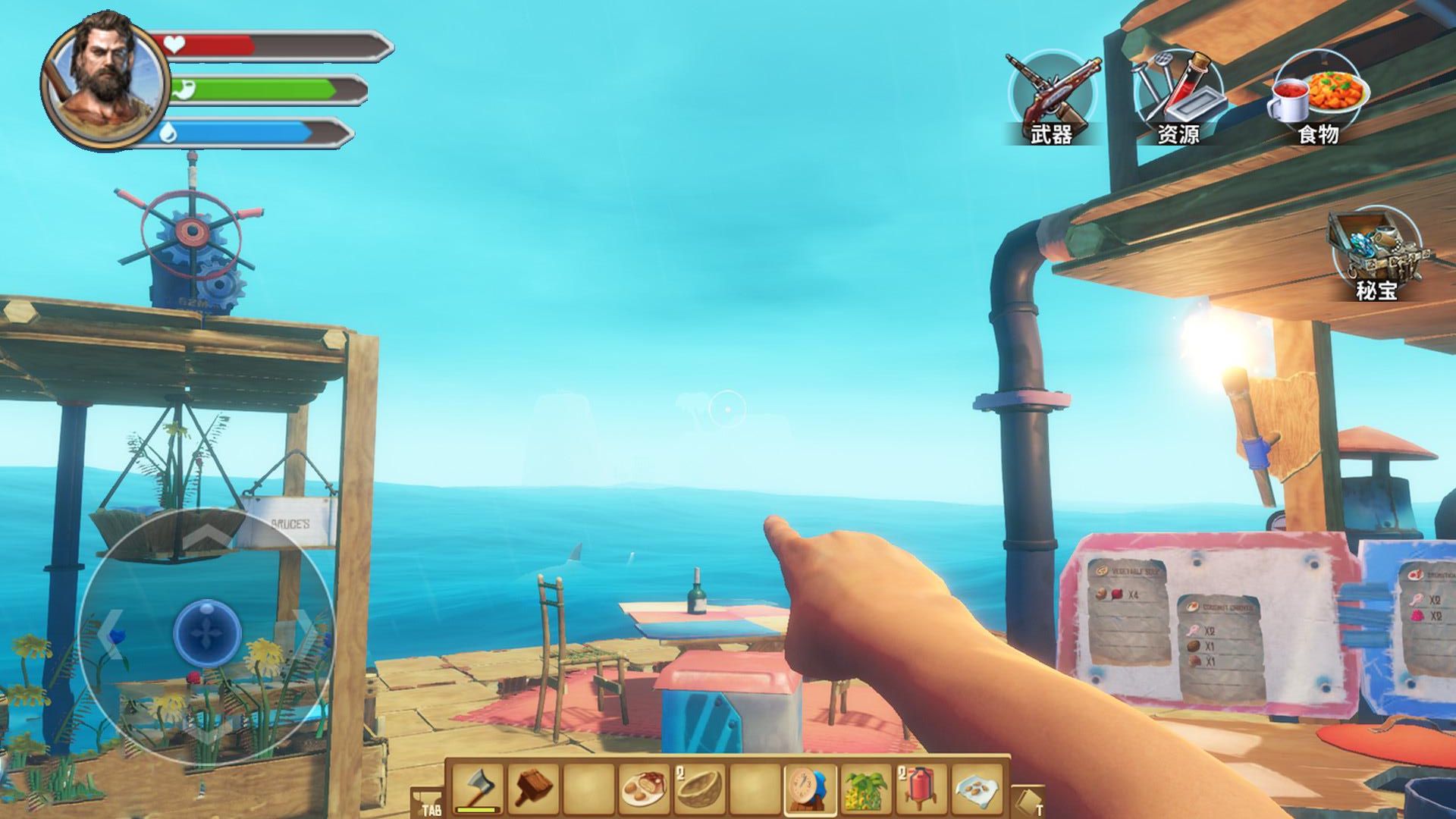
Task: Select the seeds on cloth slot
Action: pyautogui.click(x=977, y=789)
